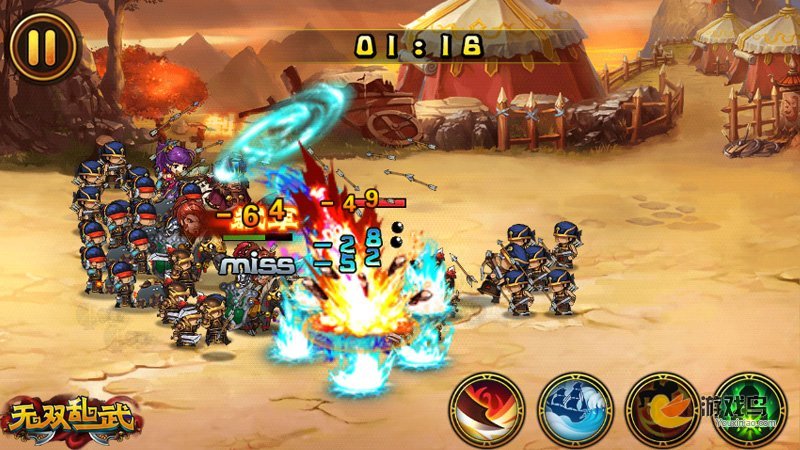Activate the flaming blade slash skill

coord(487,409)
